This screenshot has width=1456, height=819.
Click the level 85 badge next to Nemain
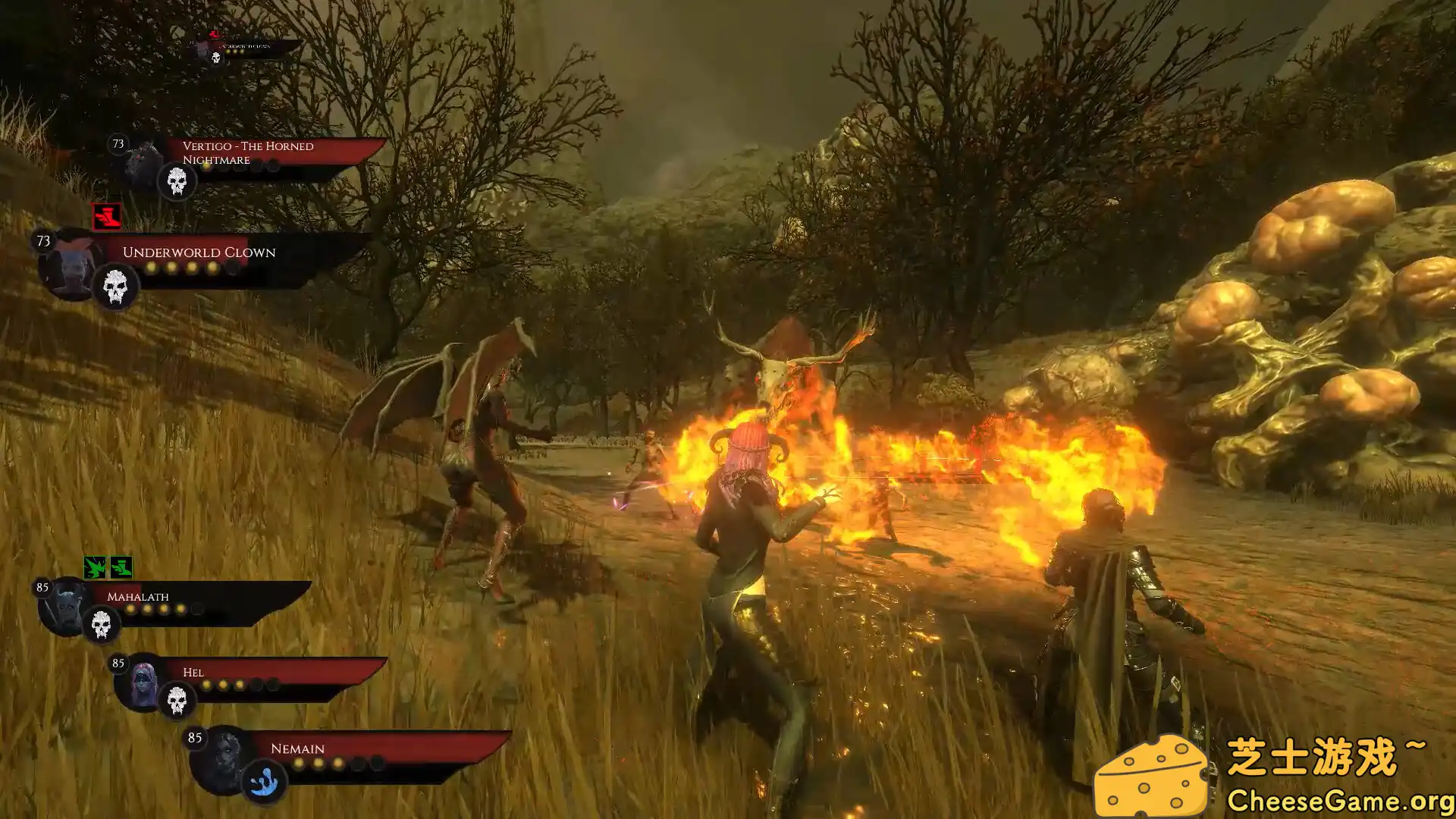(194, 737)
